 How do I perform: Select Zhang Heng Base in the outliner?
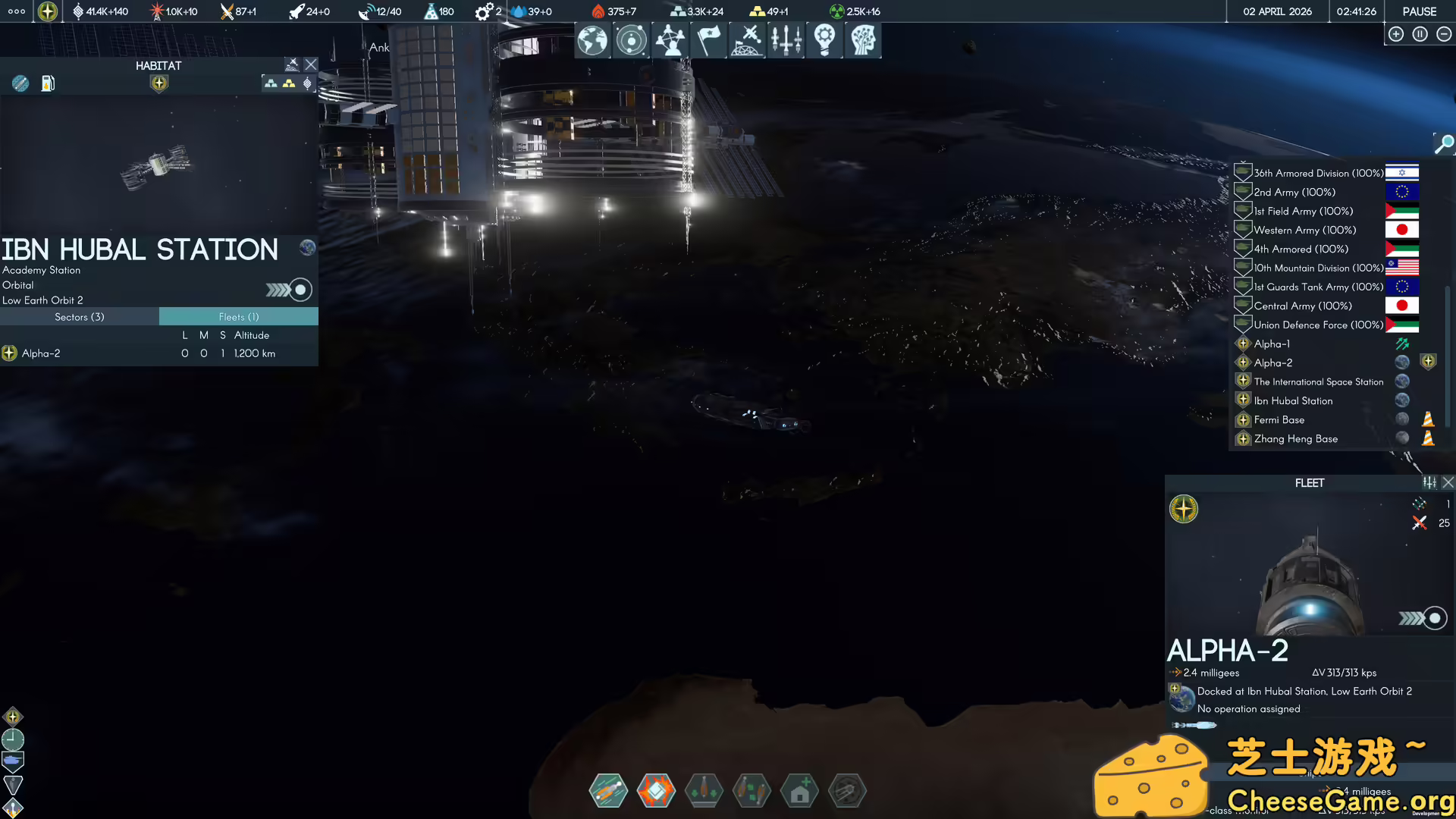(1295, 438)
